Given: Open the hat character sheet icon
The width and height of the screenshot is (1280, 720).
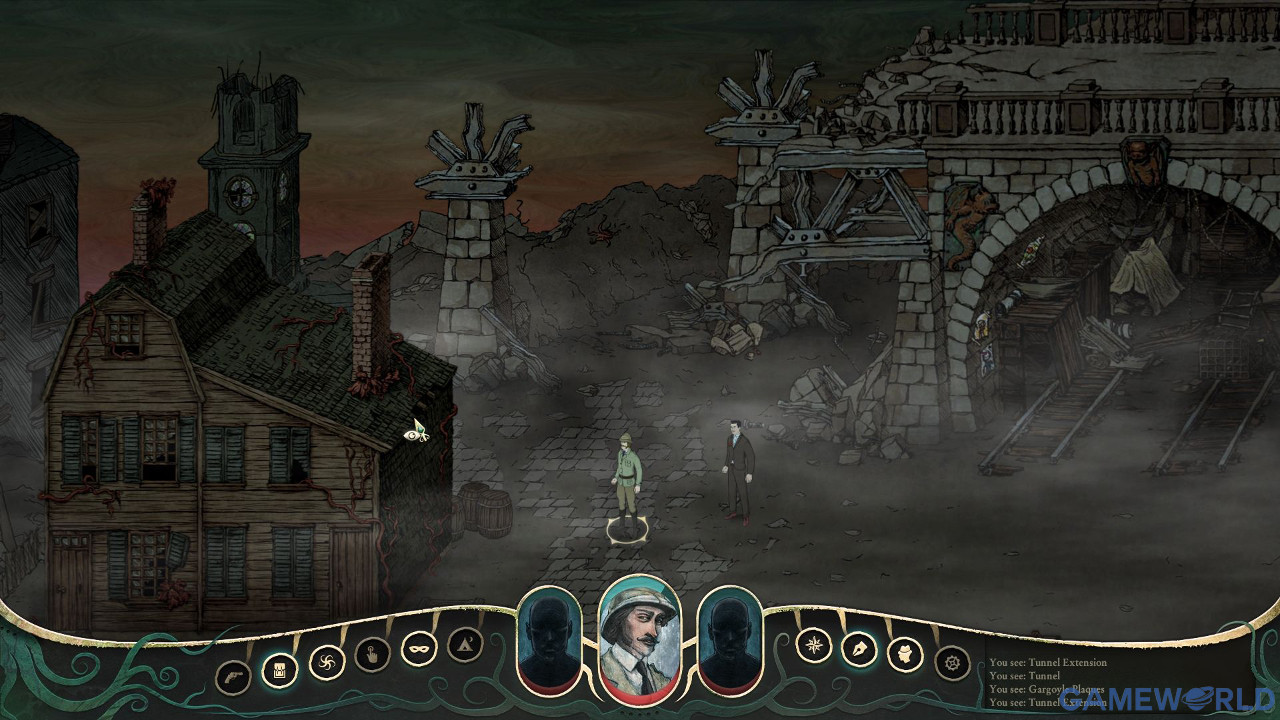Looking at the screenshot, I should click(x=906, y=654).
